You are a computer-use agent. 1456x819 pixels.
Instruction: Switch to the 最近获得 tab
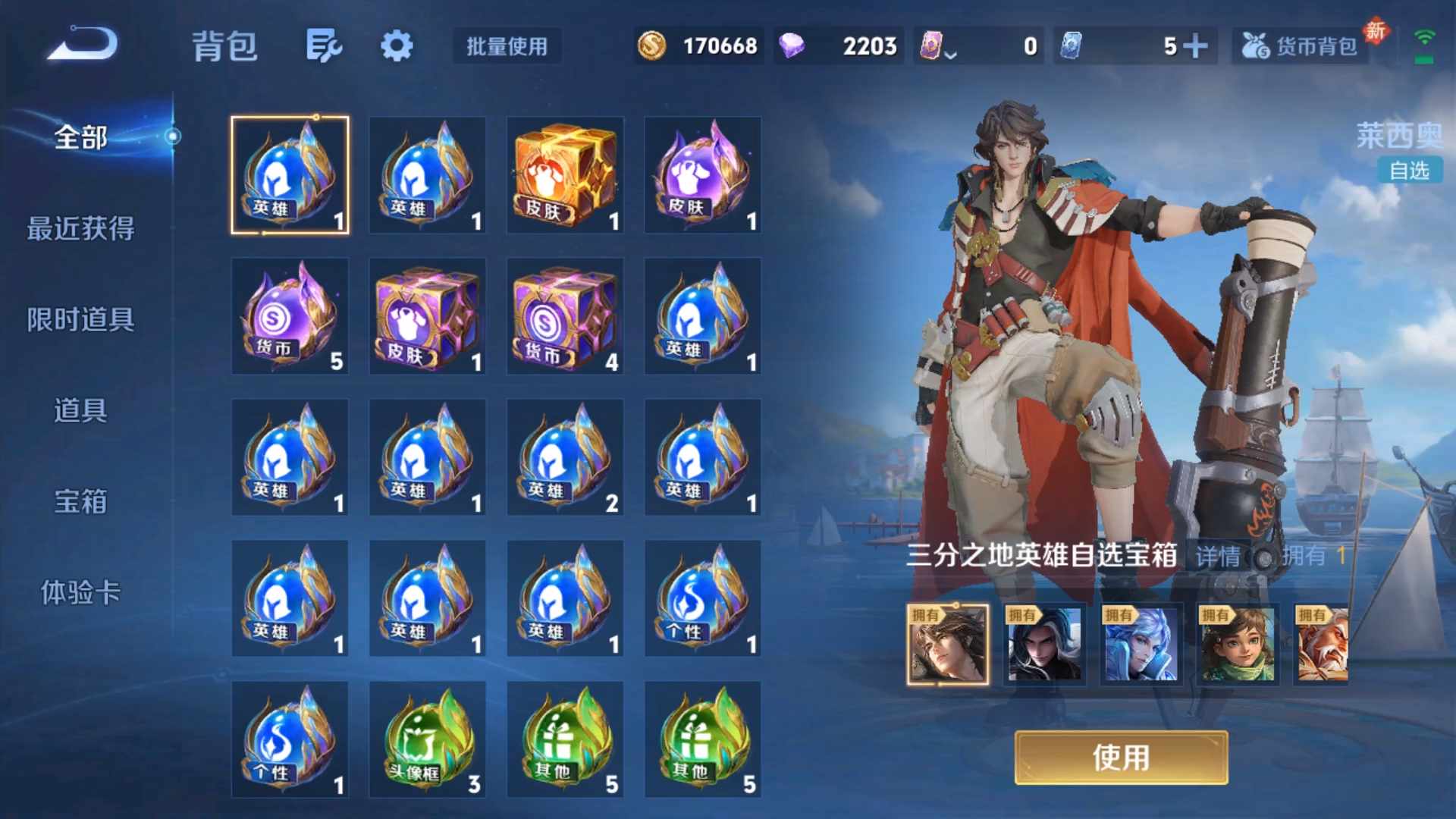coord(81,228)
